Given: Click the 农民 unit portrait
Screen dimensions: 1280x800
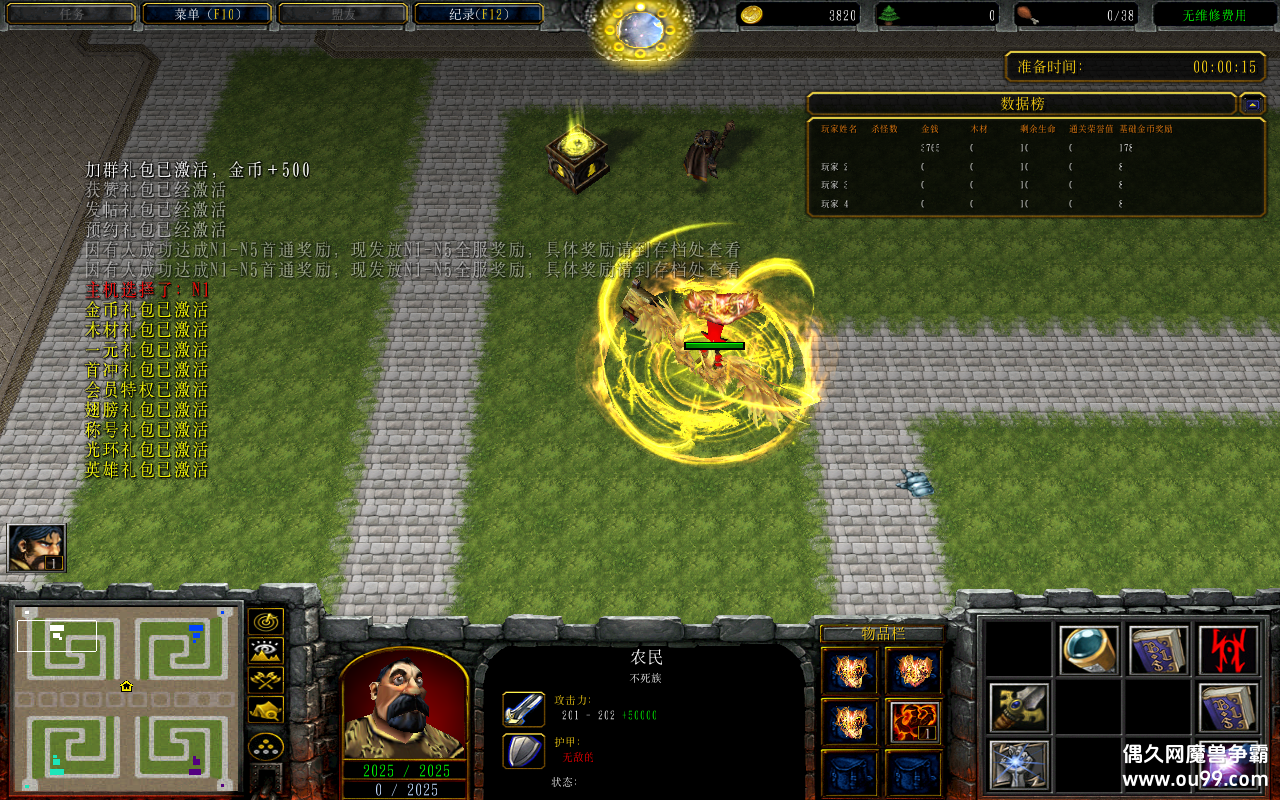Looking at the screenshot, I should (405, 705).
